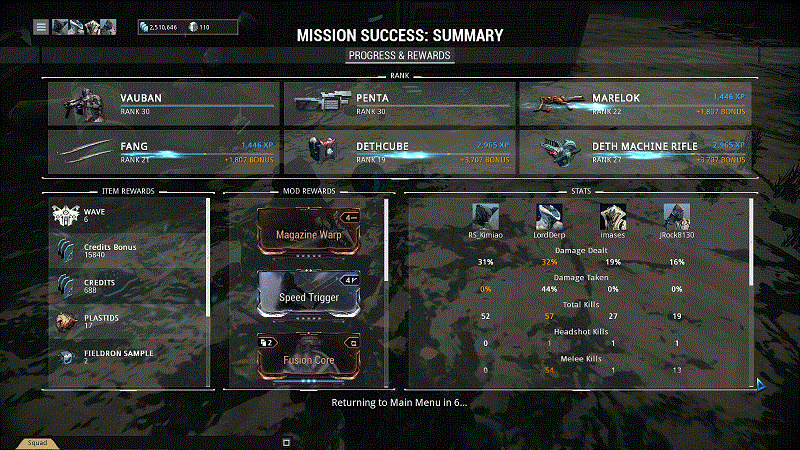Select the Penta weapon rank card
Viewport: 800px width, 450px height.
[x=398, y=103]
